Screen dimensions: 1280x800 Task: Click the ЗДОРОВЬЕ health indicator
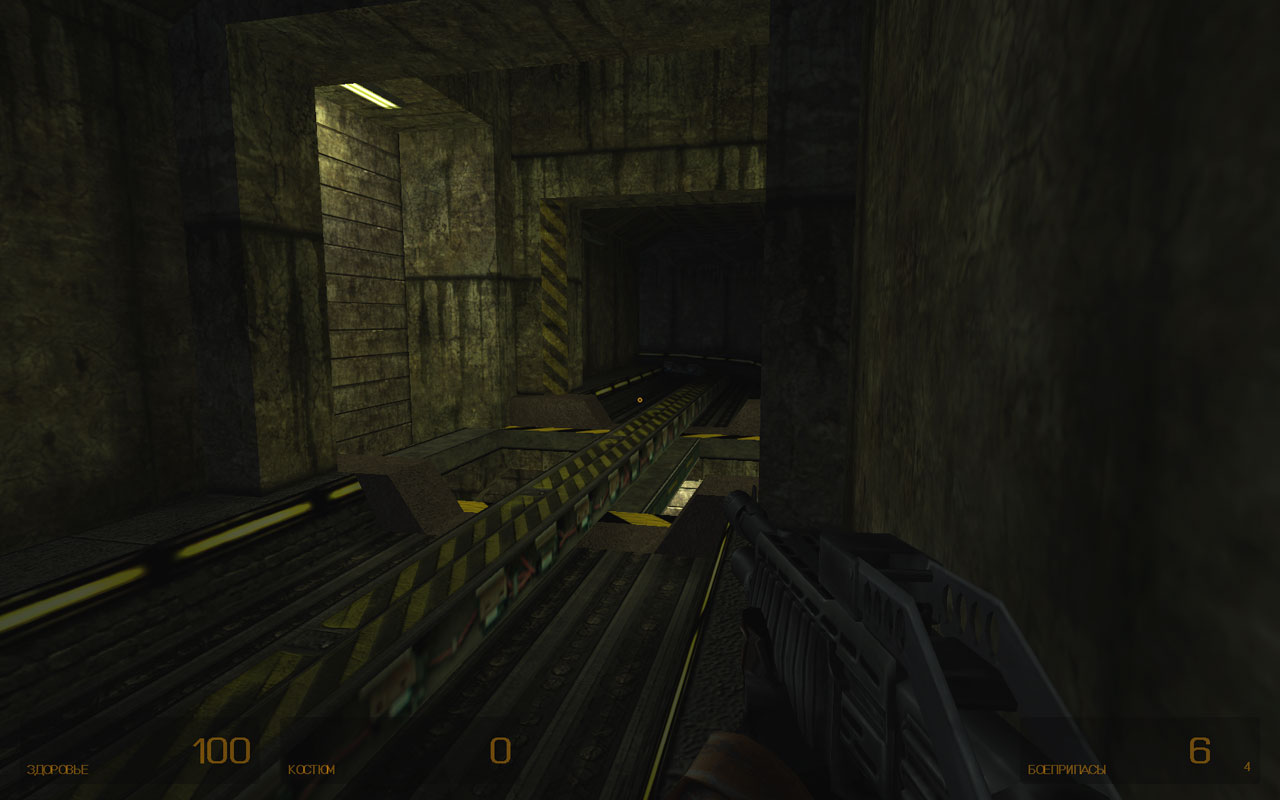55,769
